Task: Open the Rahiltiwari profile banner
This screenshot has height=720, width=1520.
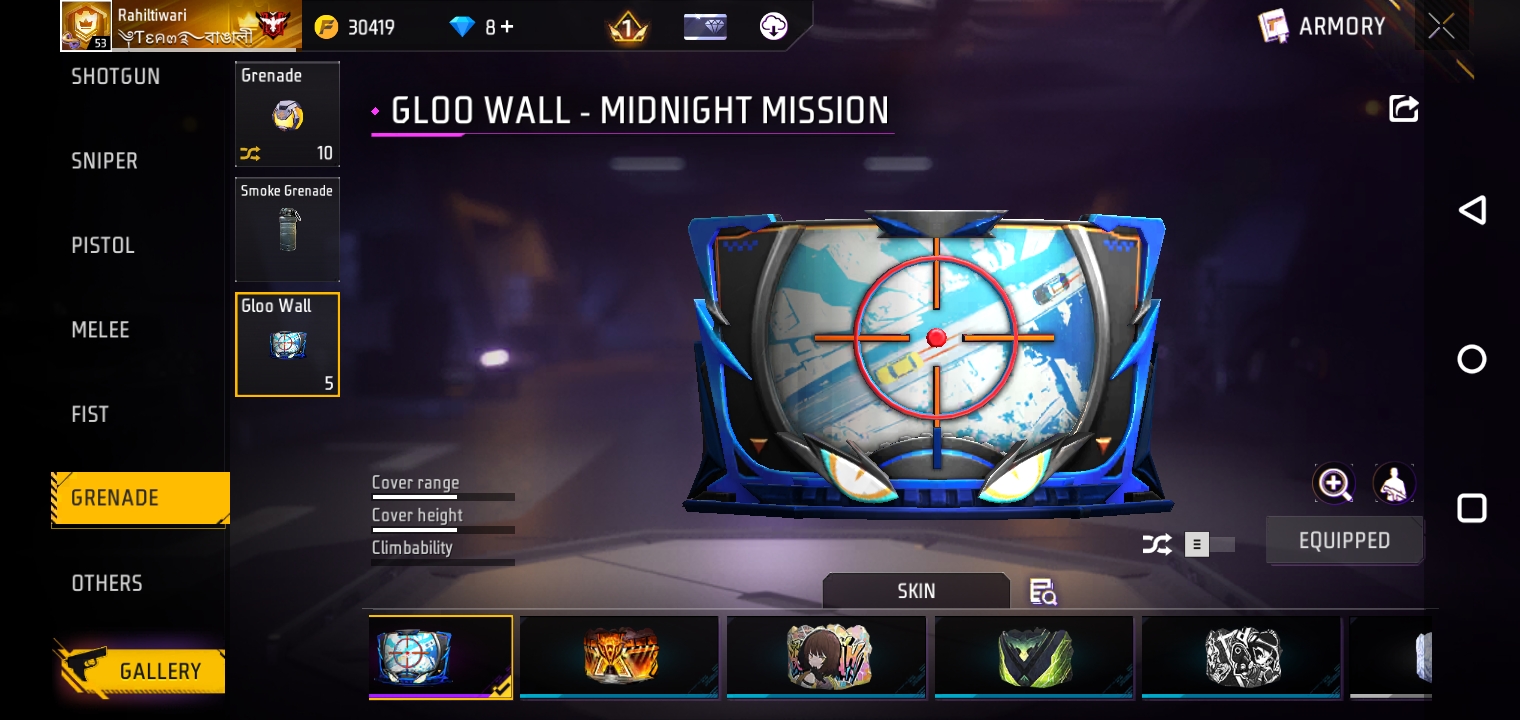Action: [180, 26]
